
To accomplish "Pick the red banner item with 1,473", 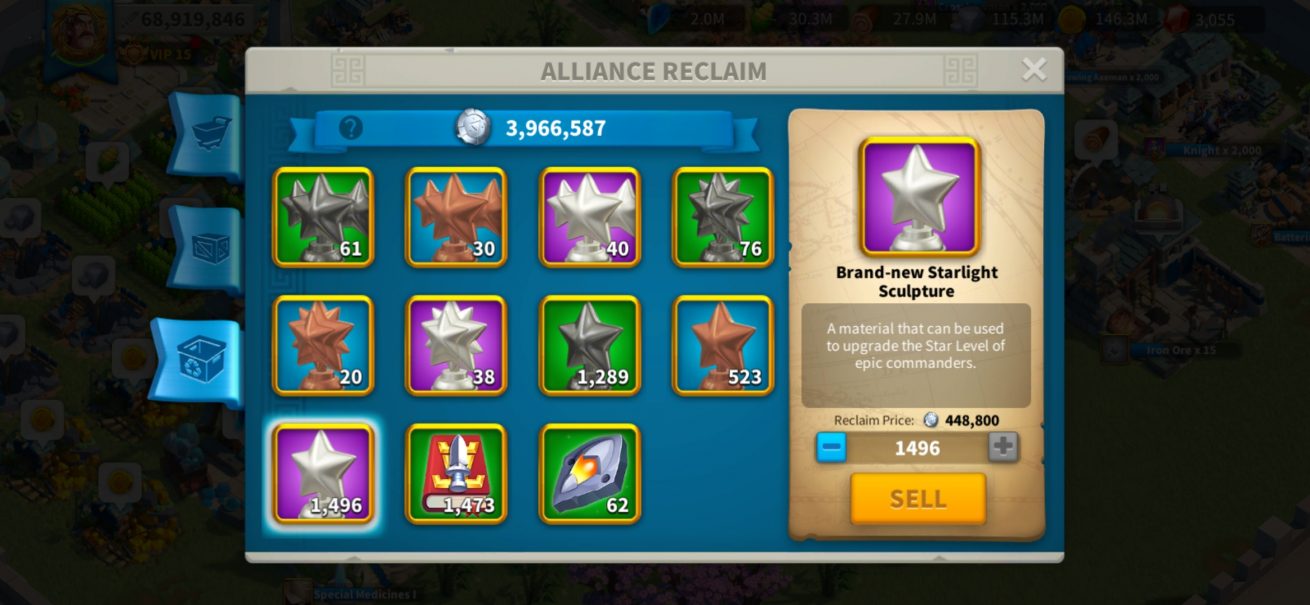I will point(456,473).
